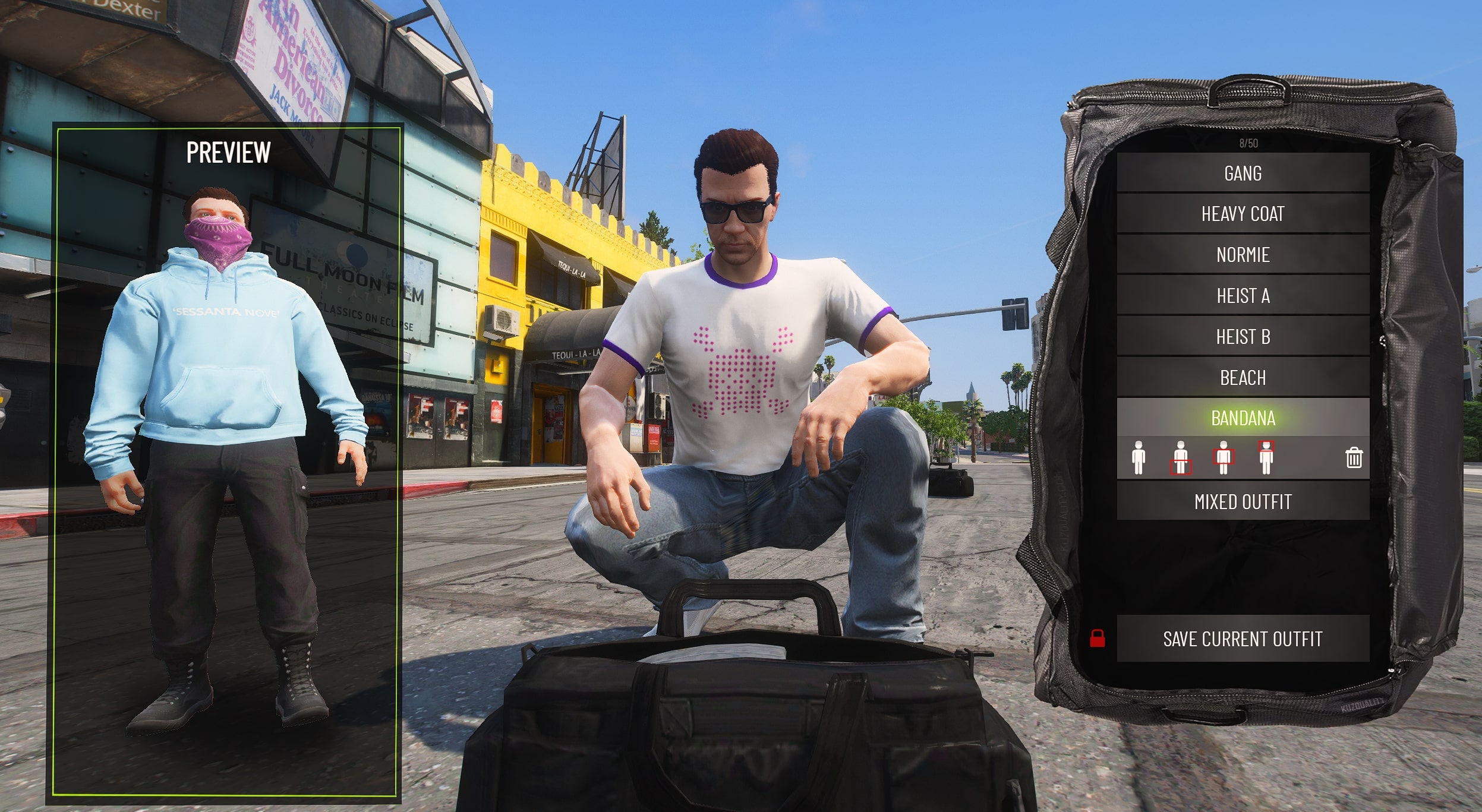1482x812 pixels.
Task: Select the HEAVY COAT outfit
Action: pos(1242,214)
